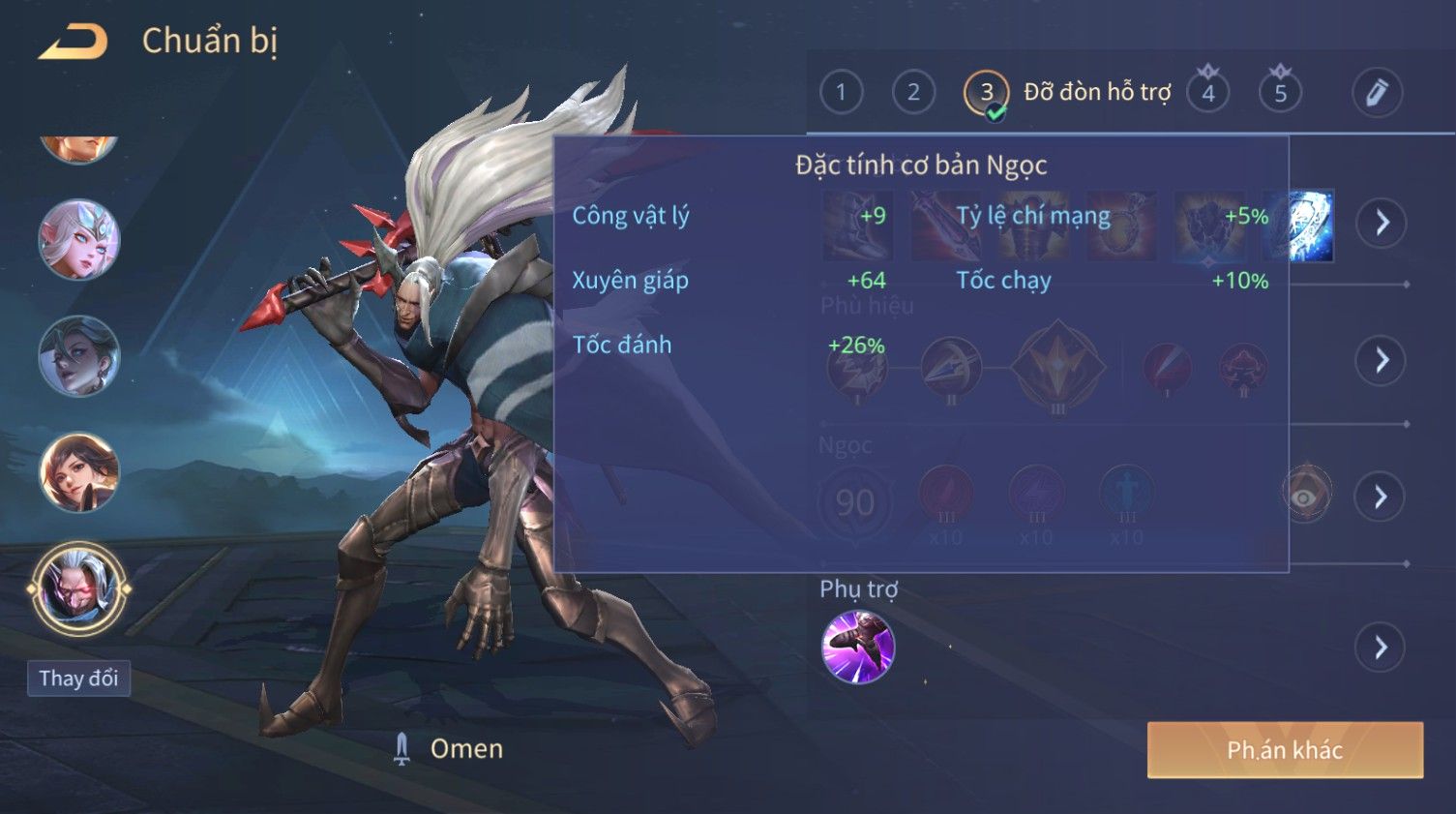Choose loadout preset 3 Đỡ đòn hỗ trợ

pyautogui.click(x=987, y=93)
